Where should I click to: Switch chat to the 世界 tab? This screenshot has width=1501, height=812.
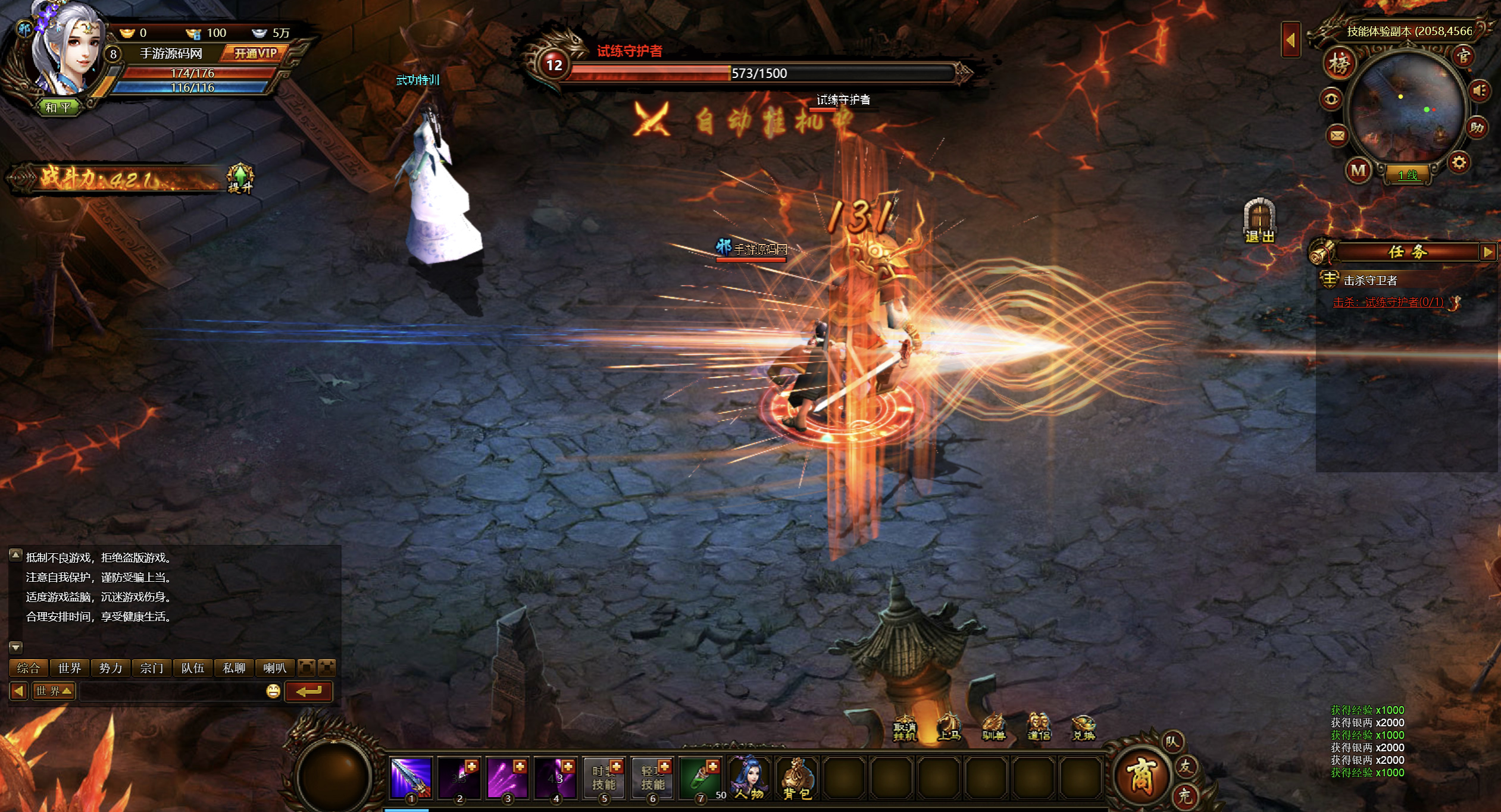[x=70, y=668]
